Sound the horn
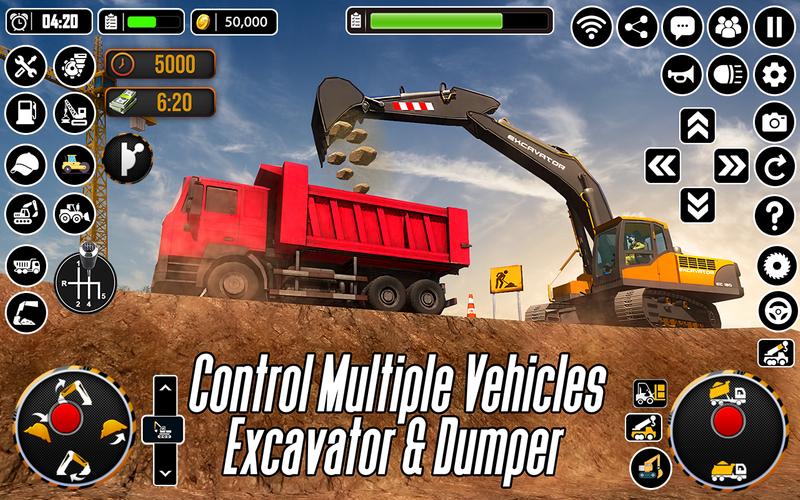 pyautogui.click(x=682, y=74)
